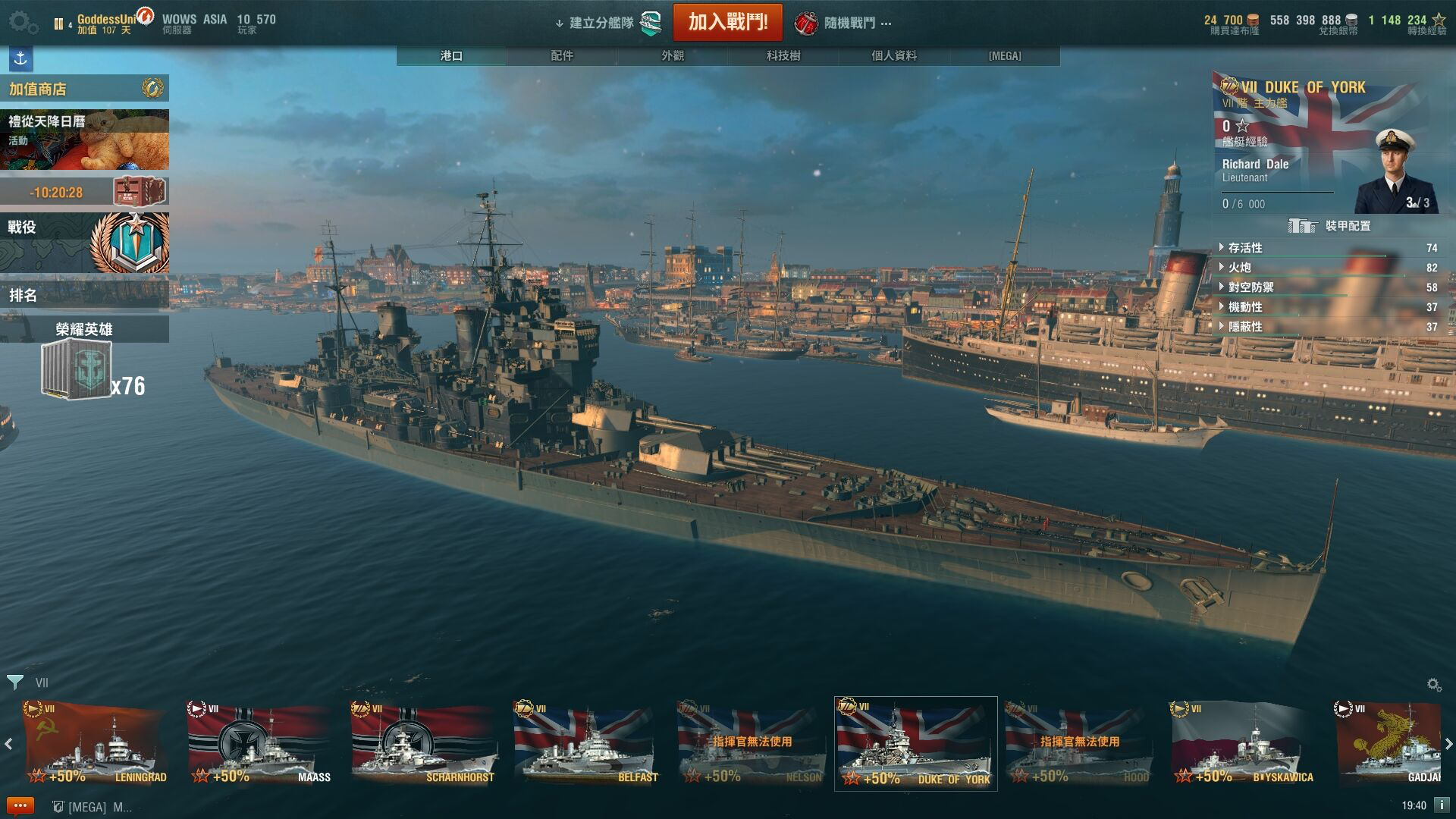
Task: Go to the 個人資料 profile tab
Action: click(894, 55)
